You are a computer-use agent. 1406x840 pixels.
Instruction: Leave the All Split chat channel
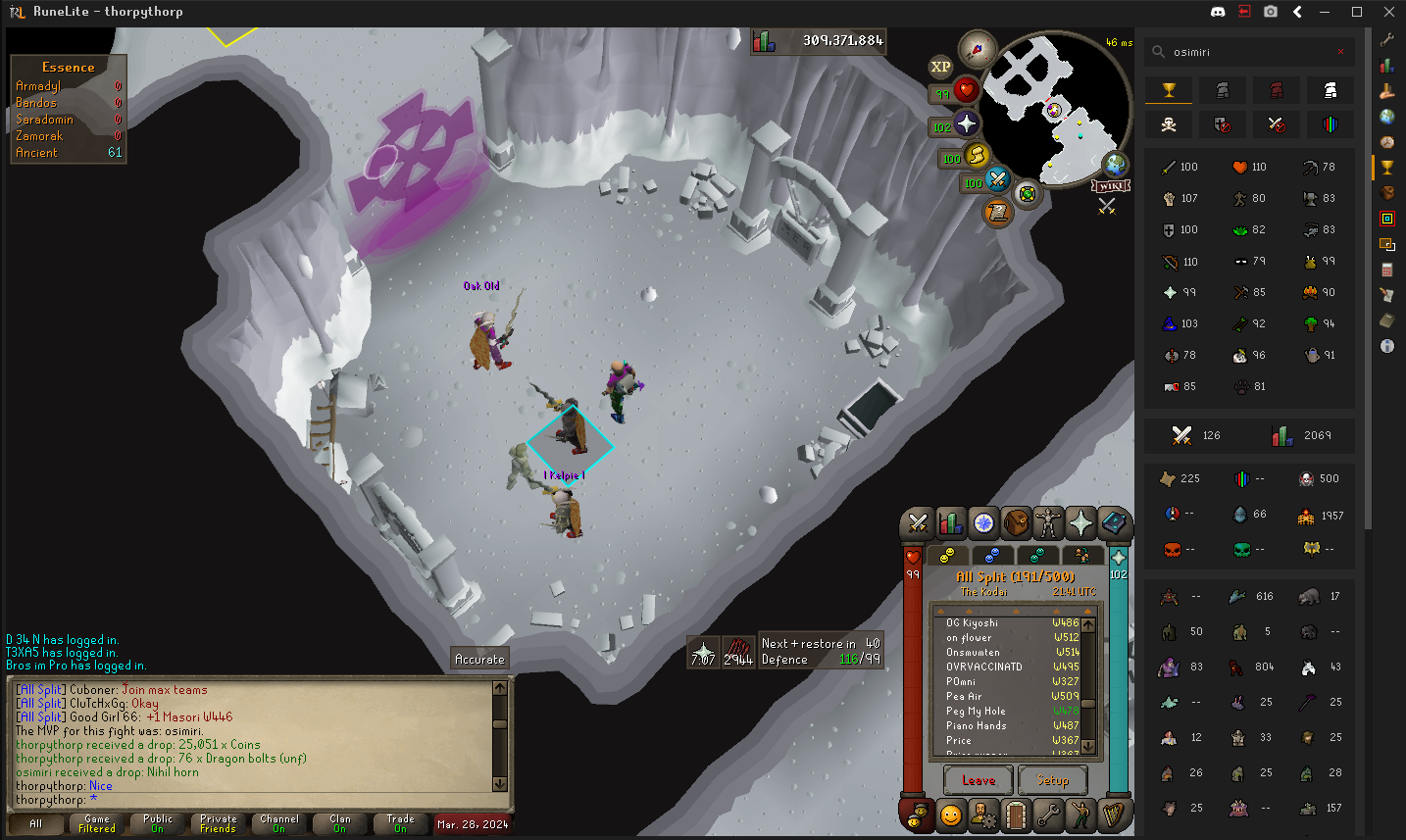coord(979,780)
